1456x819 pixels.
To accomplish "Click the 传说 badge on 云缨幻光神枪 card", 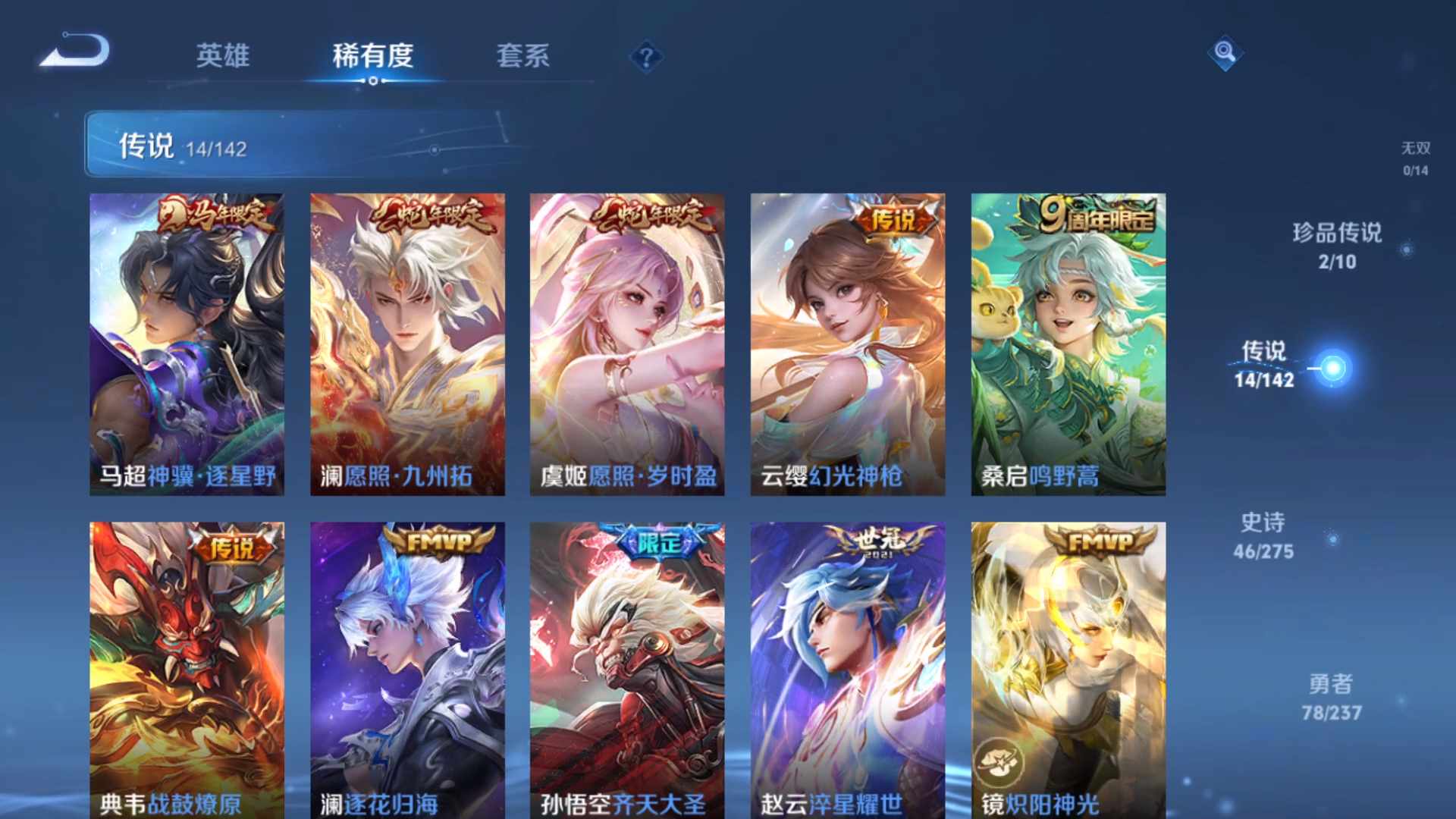I will (x=895, y=218).
